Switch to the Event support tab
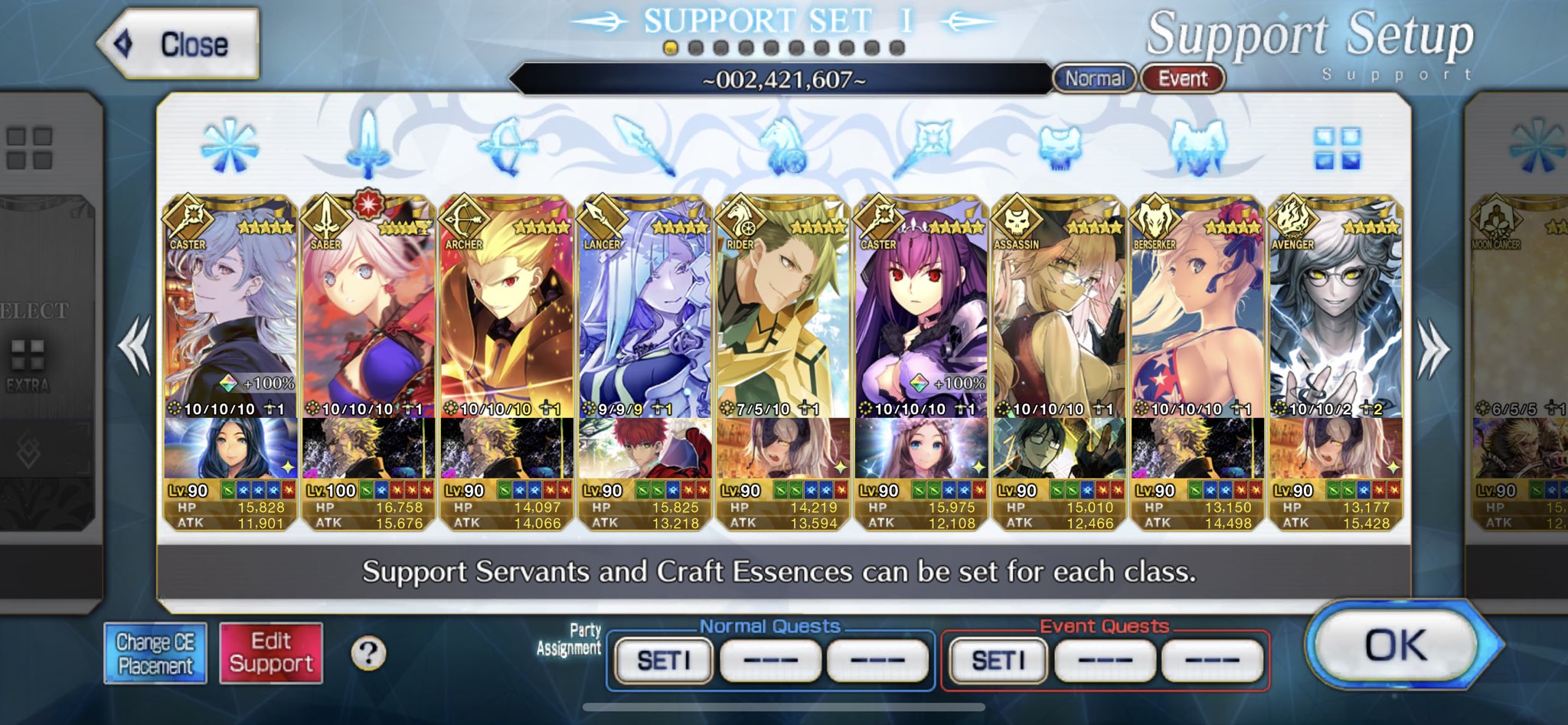The image size is (1568, 725). [x=1182, y=79]
